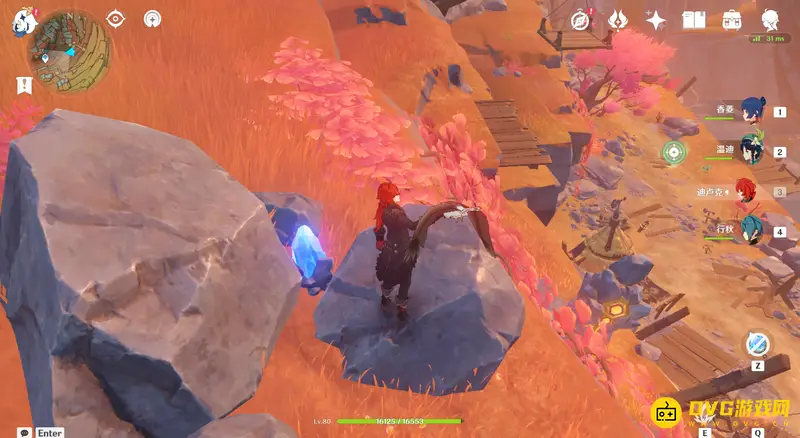Open the Adventurer Handbook book icon
The width and height of the screenshot is (800, 438).
point(694,20)
